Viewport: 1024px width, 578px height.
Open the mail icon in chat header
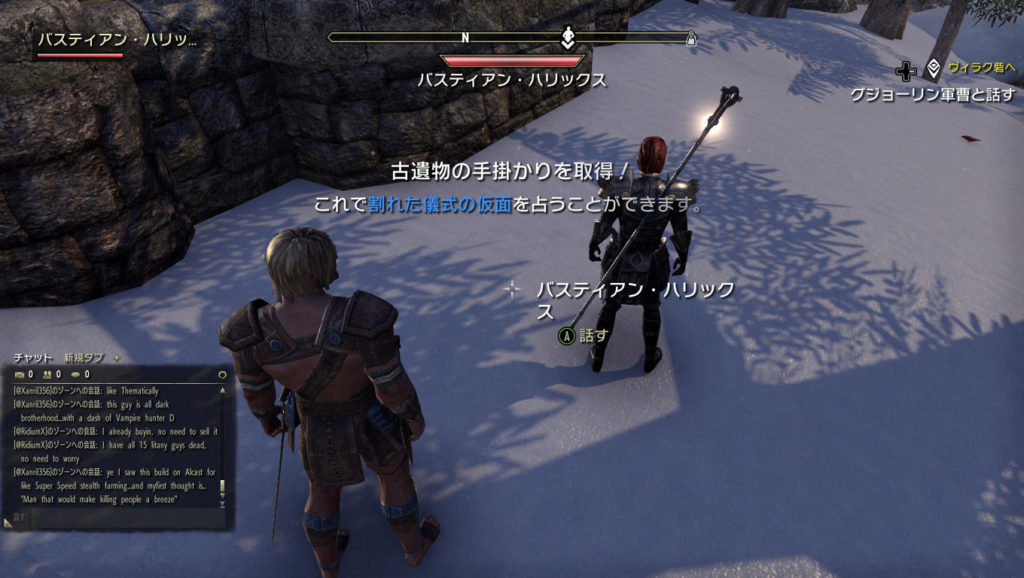point(19,374)
